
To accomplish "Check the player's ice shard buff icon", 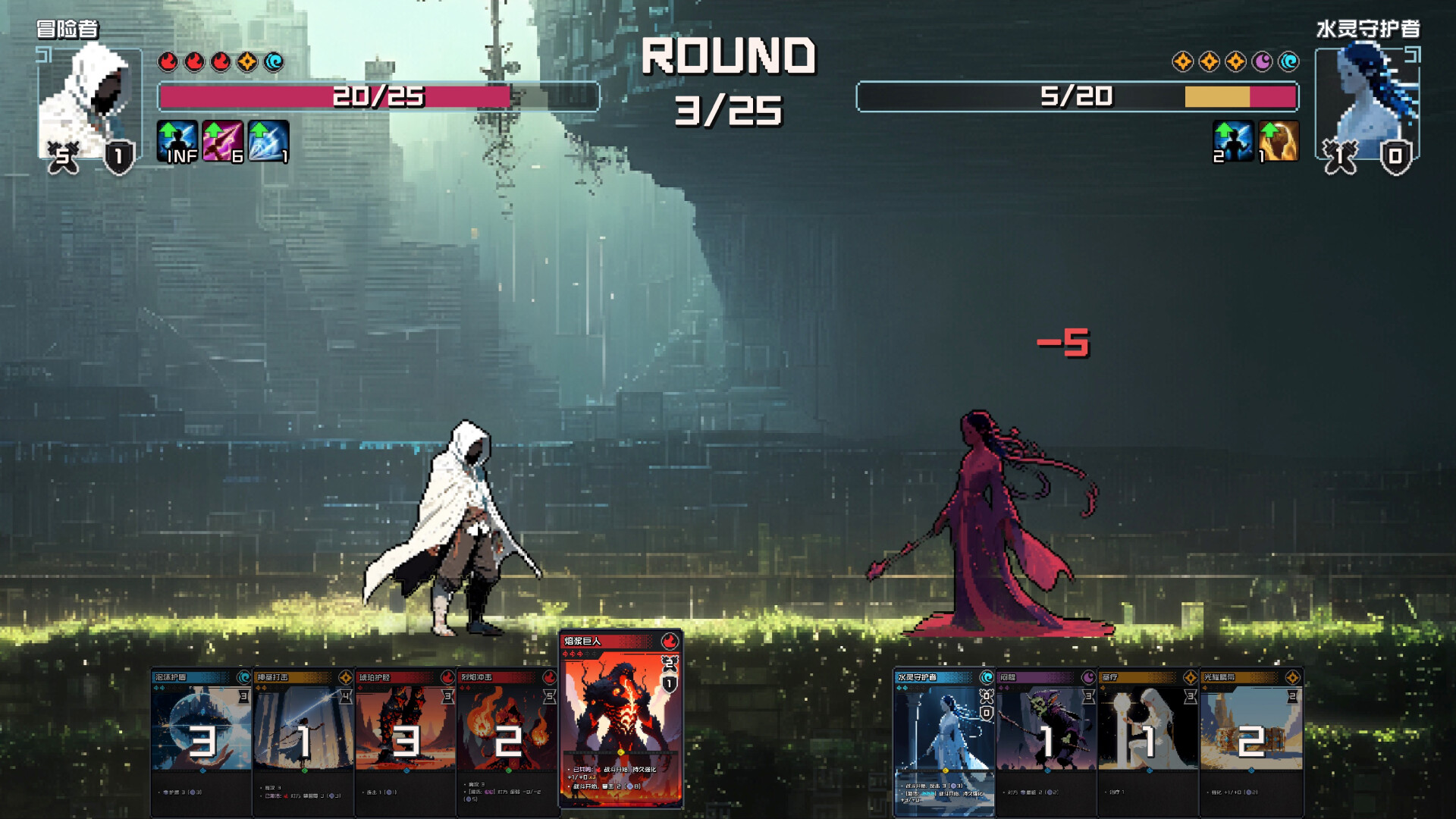I will (x=268, y=142).
